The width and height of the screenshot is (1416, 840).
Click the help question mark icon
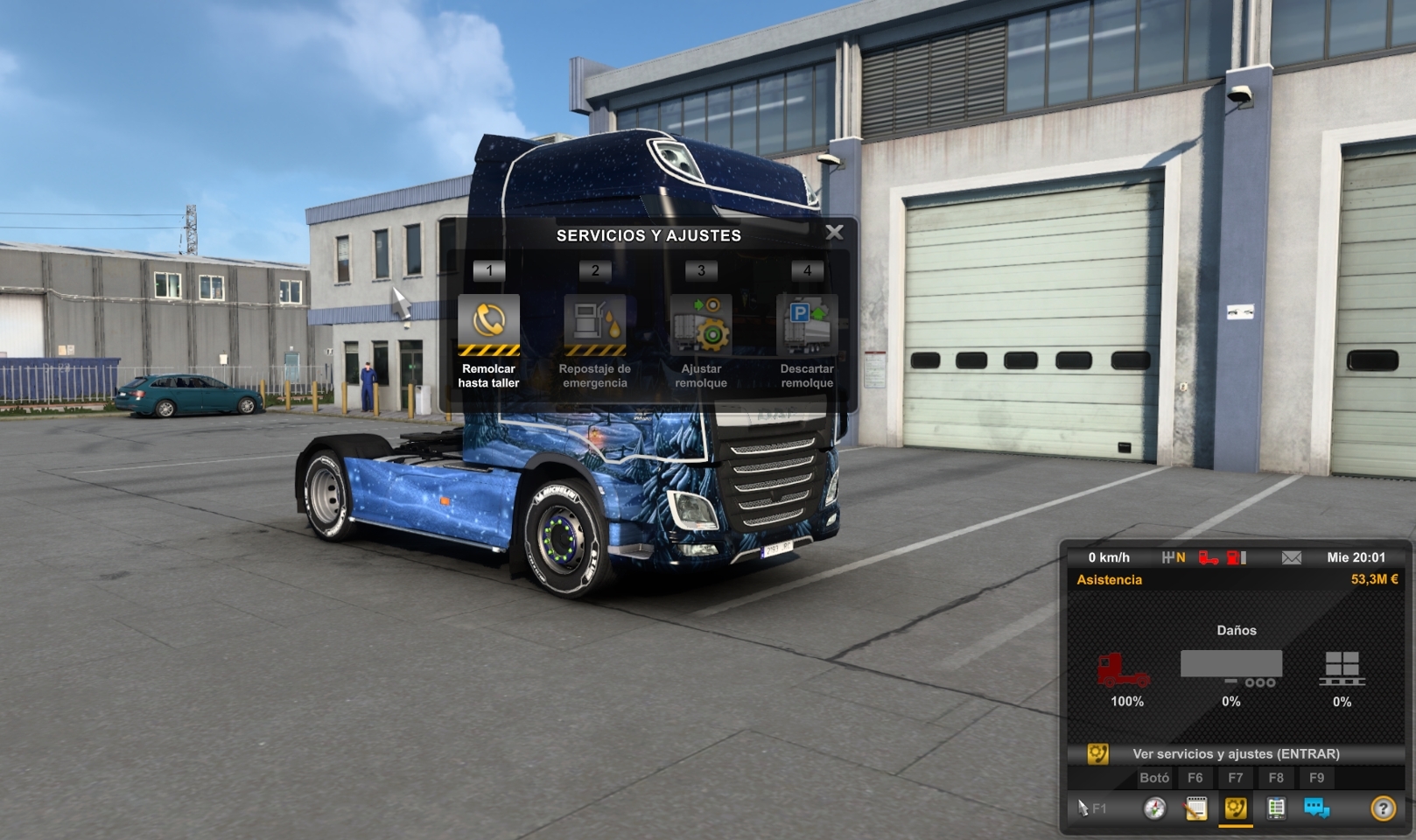pyautogui.click(x=1383, y=808)
